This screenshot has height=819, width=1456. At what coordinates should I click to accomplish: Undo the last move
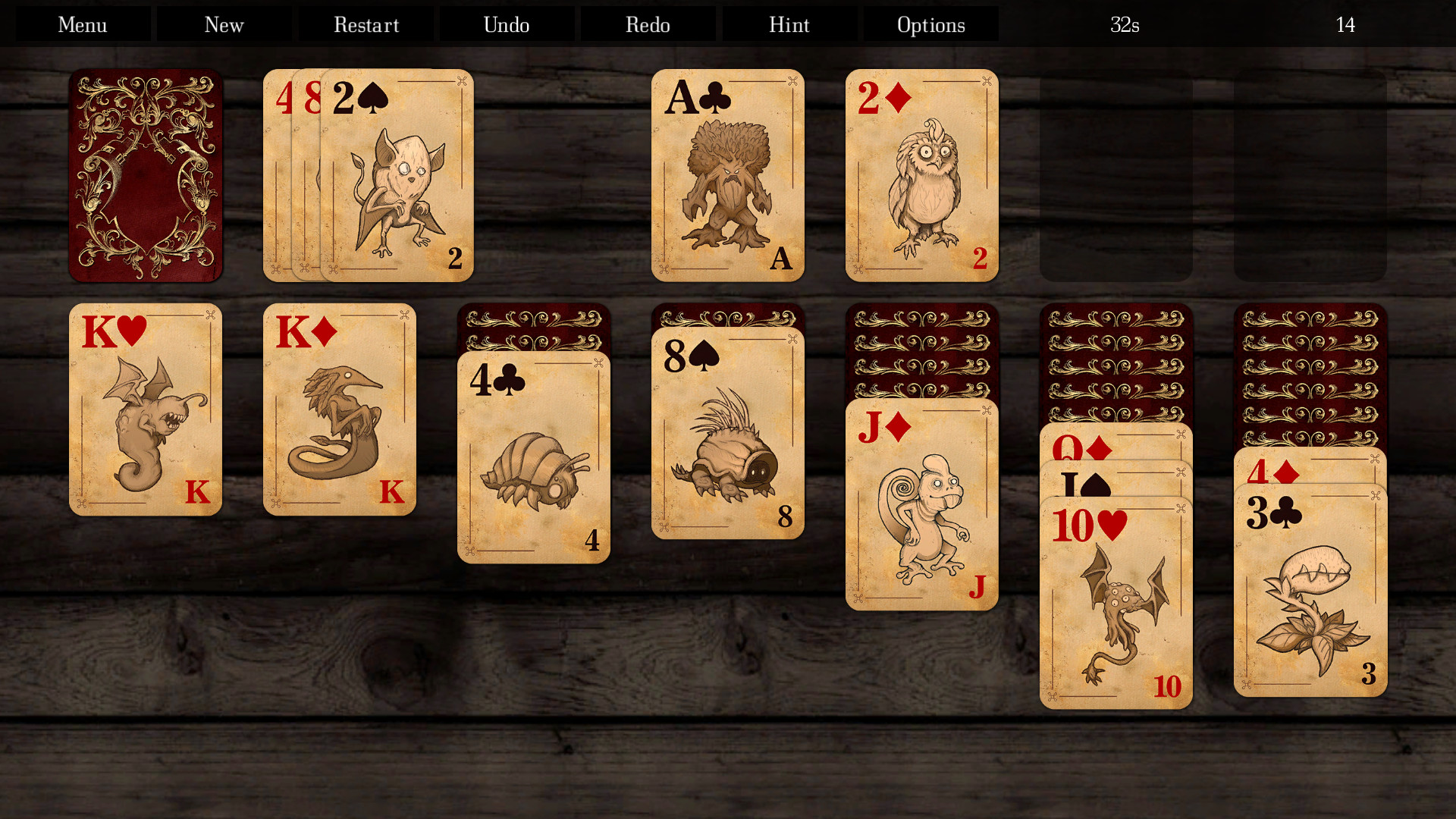(506, 24)
